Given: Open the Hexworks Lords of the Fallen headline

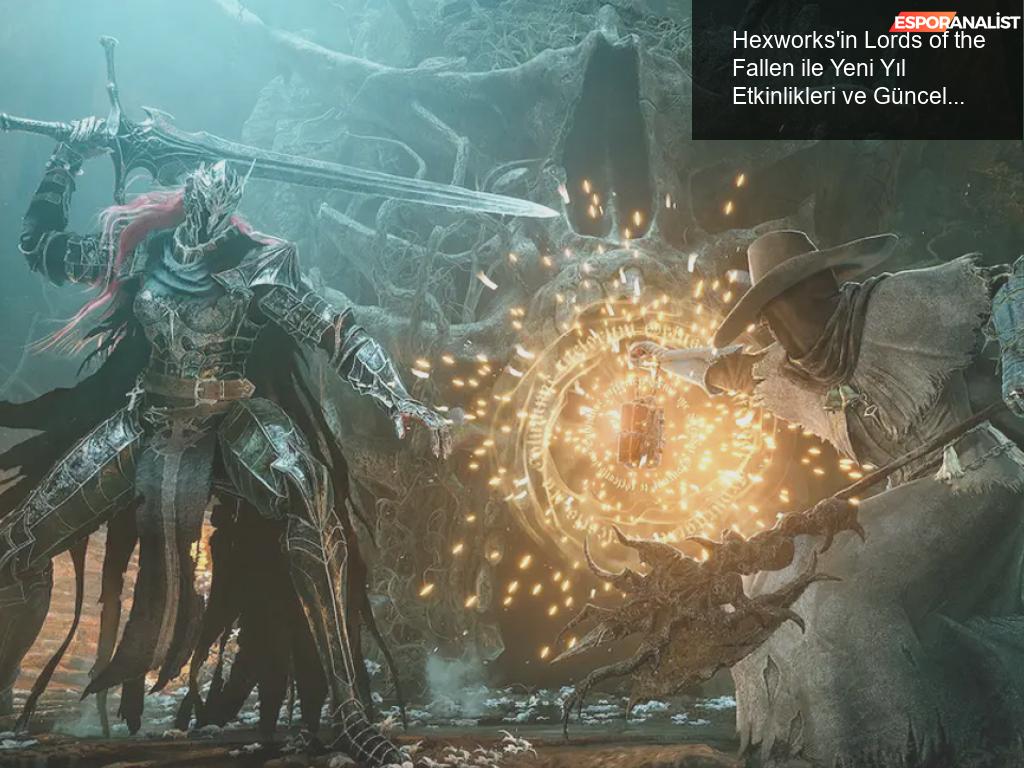Looking at the screenshot, I should pyautogui.click(x=857, y=69).
